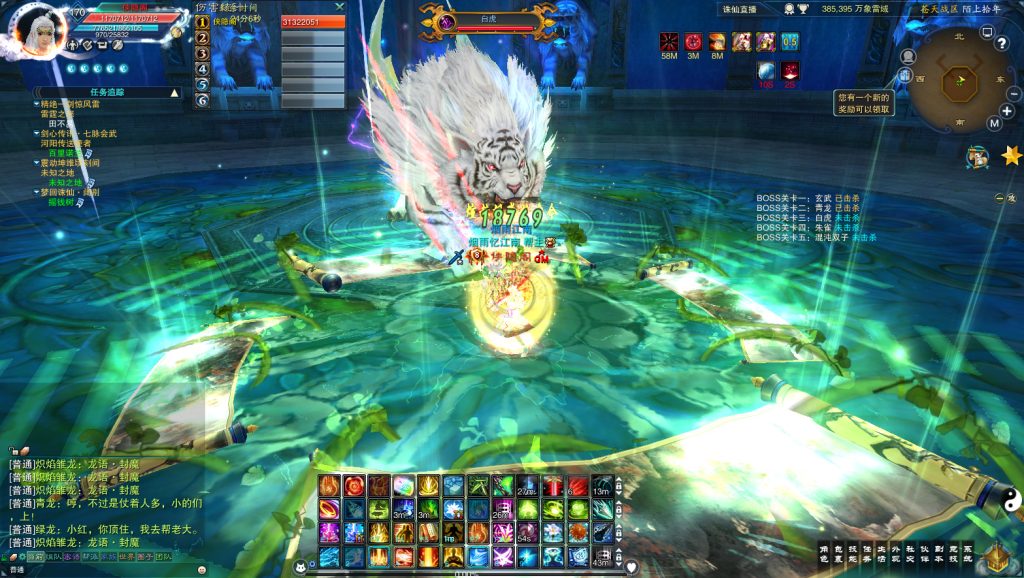
Task: Close the damage ranking panel
Action: tap(339, 6)
